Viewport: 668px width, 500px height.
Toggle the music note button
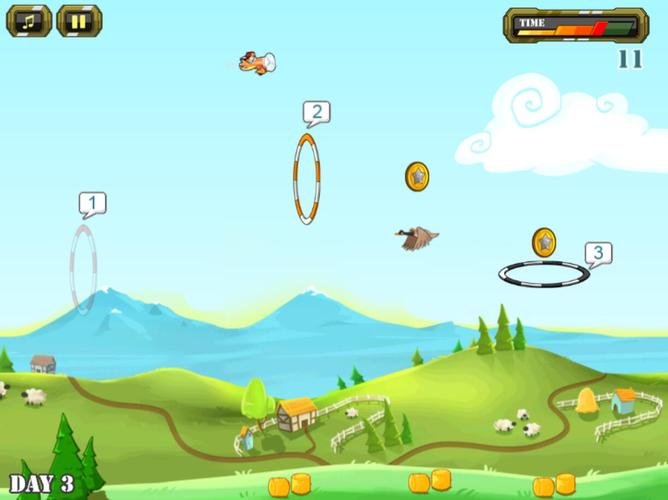pyautogui.click(x=29, y=20)
